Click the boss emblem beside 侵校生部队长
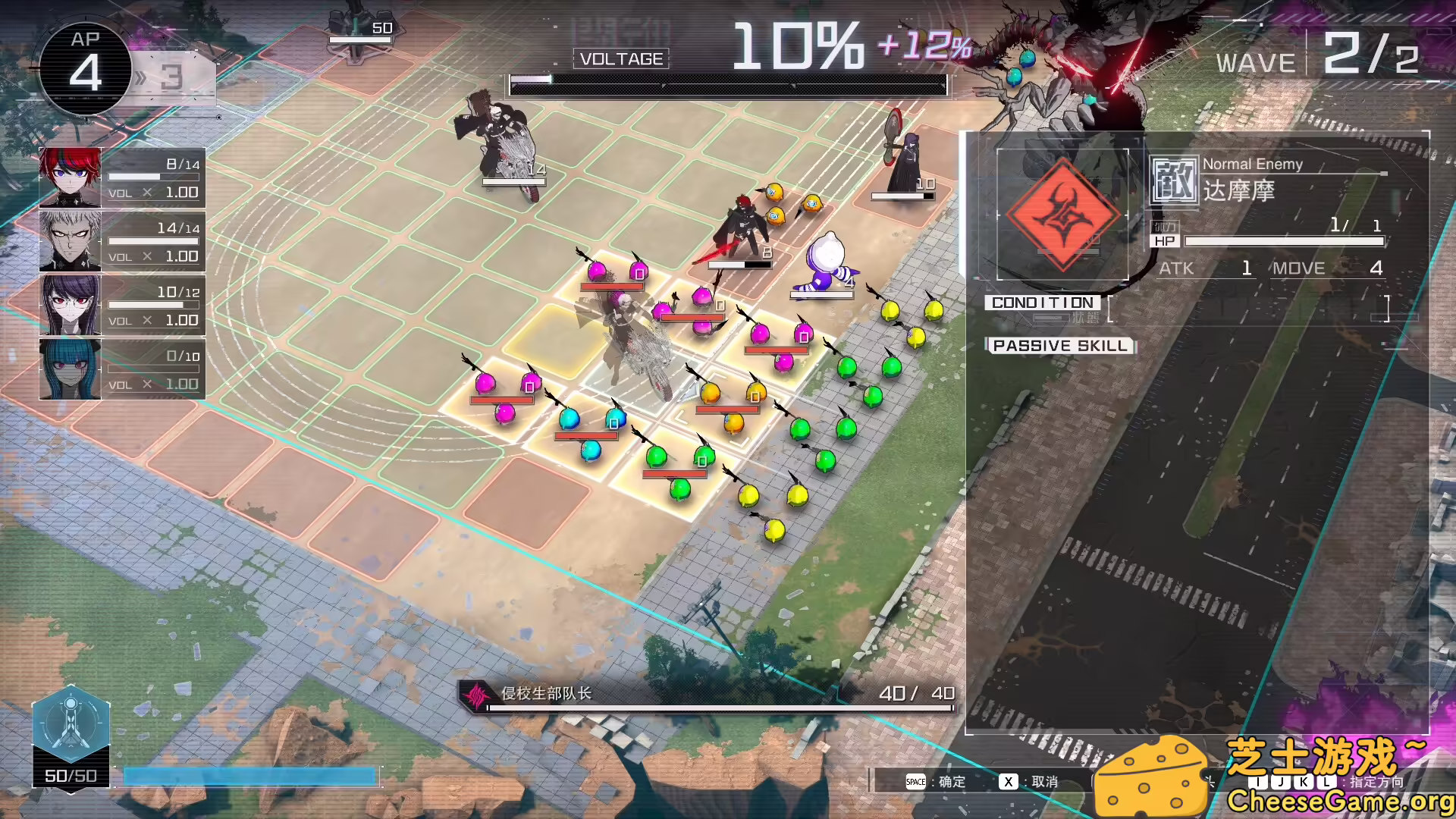The width and height of the screenshot is (1456, 819). tap(476, 694)
